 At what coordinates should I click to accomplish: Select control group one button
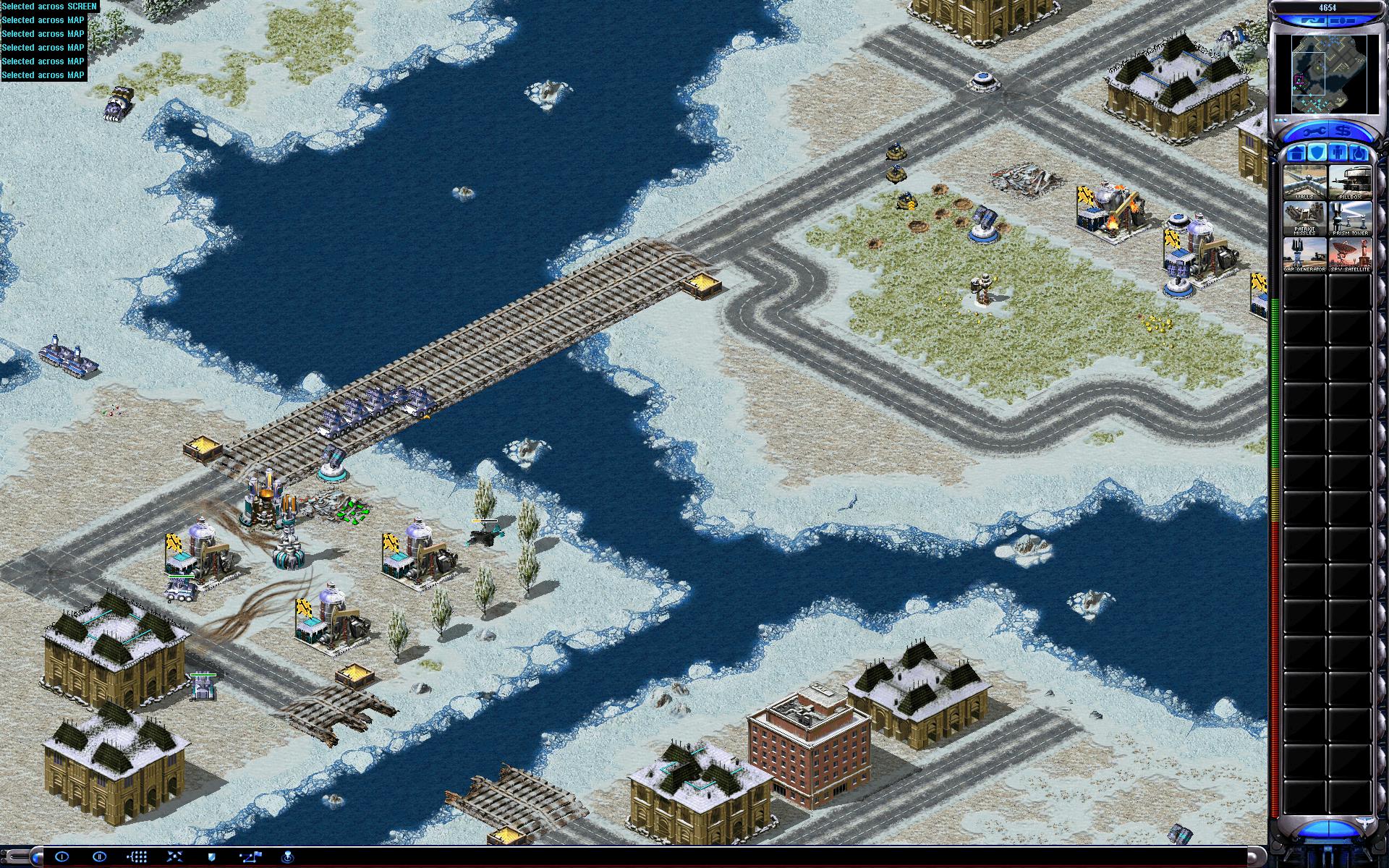[61, 857]
